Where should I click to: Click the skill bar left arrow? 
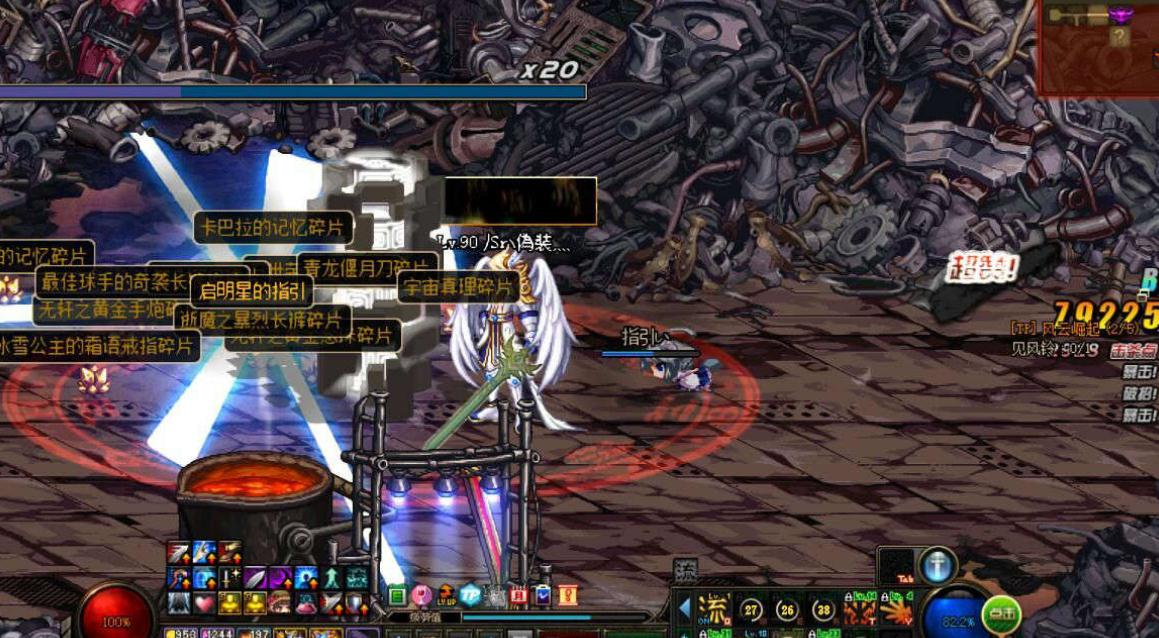684,609
